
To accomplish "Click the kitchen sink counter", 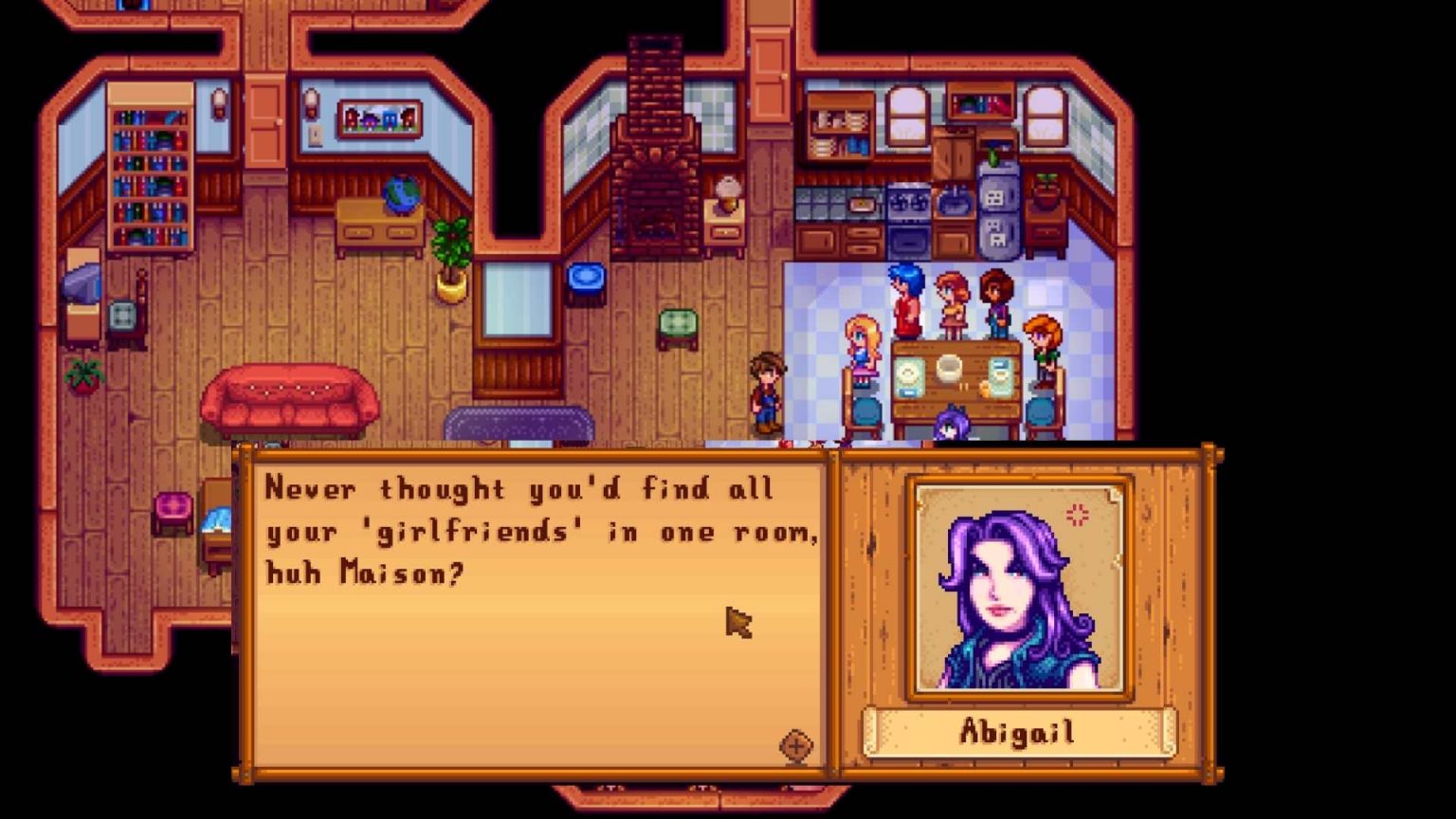I will pos(953,204).
